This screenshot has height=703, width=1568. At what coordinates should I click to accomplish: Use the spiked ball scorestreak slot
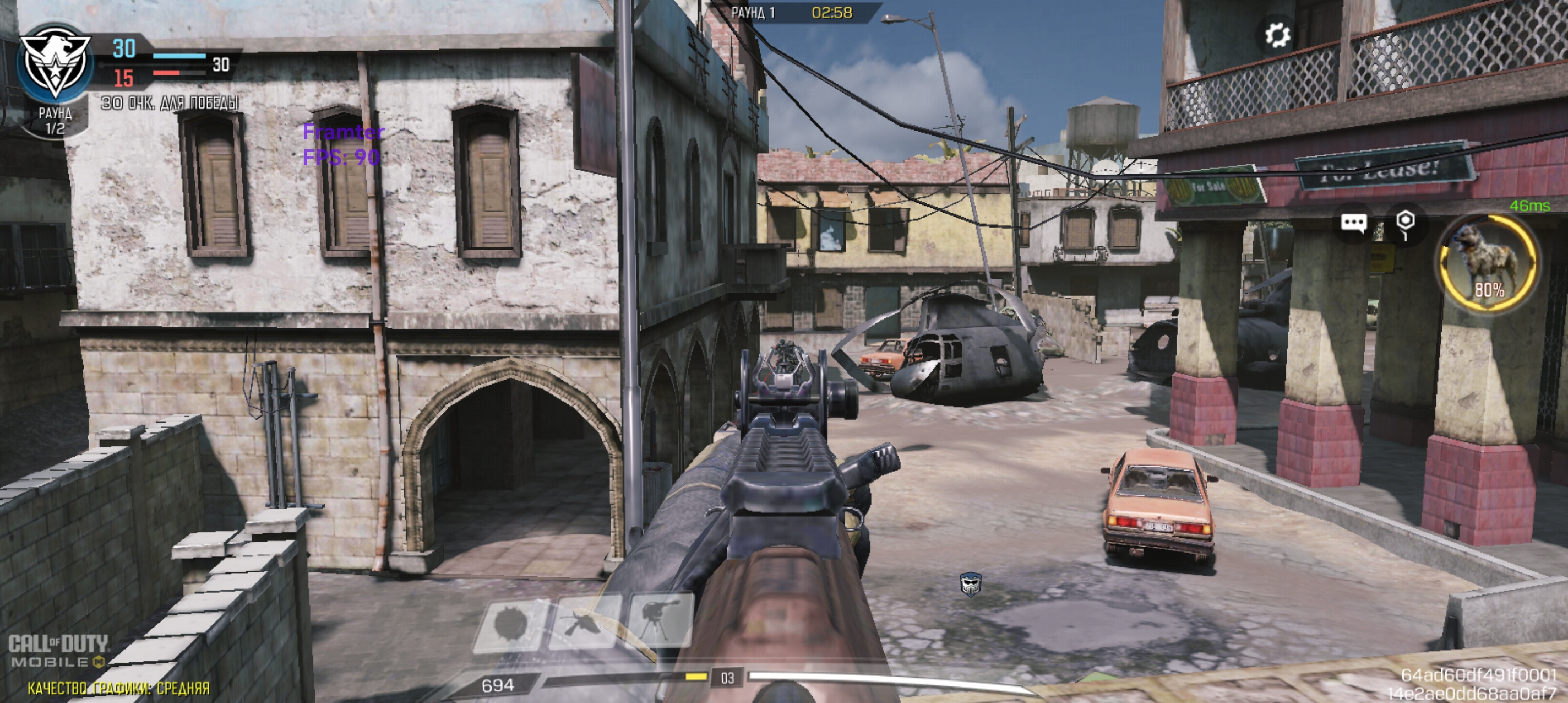[510, 624]
